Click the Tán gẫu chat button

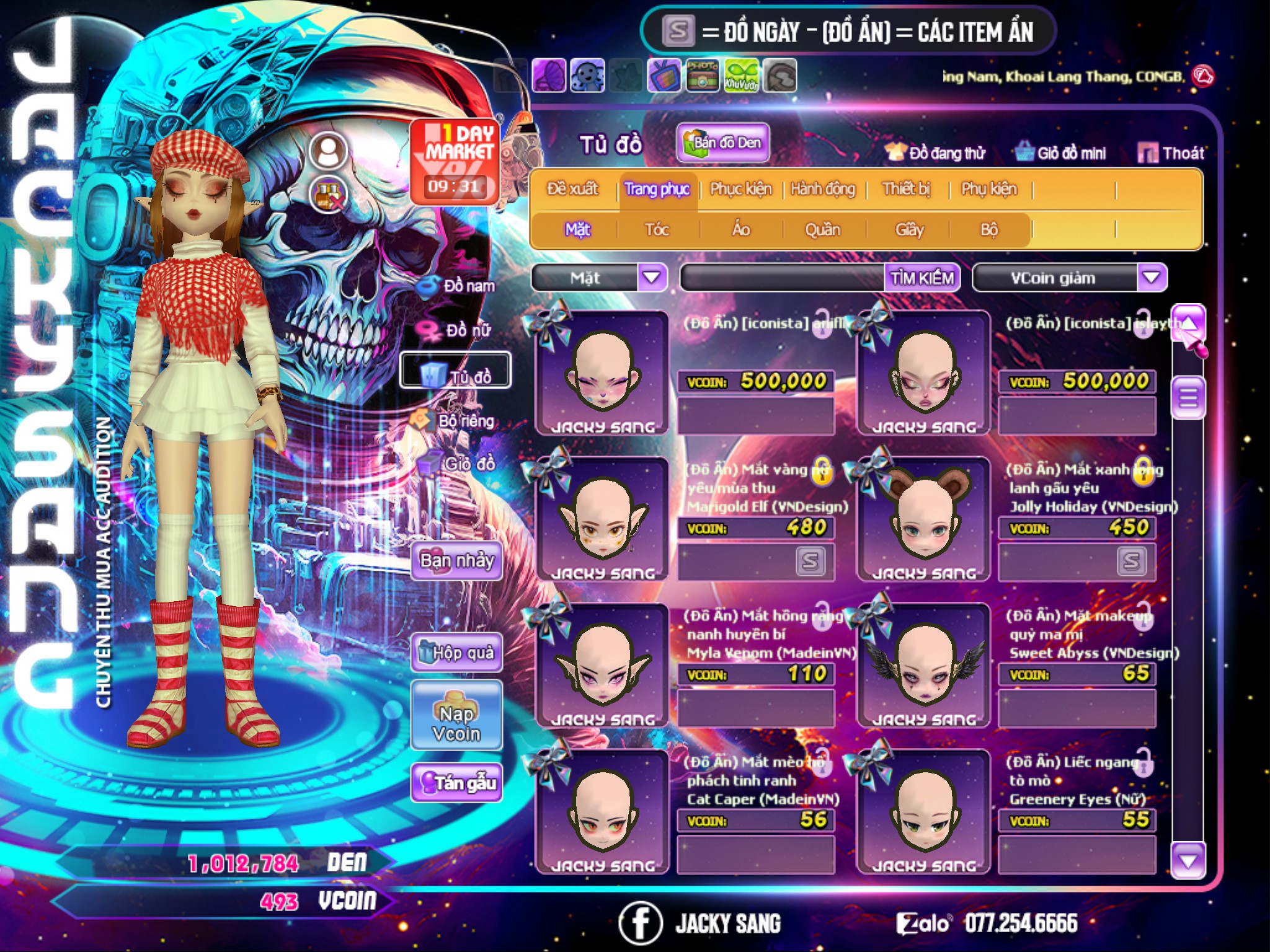click(x=457, y=783)
